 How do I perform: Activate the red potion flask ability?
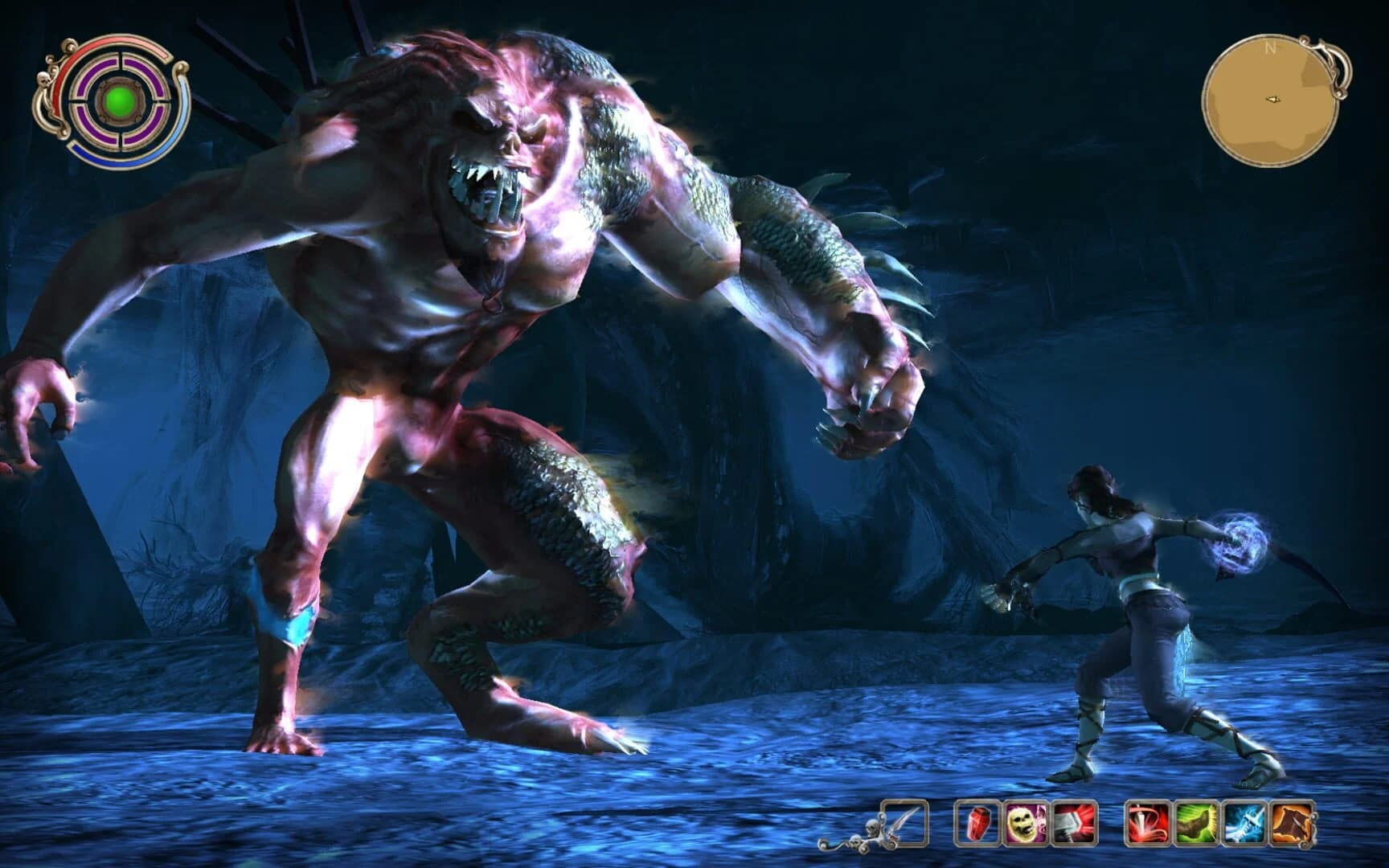977,822
